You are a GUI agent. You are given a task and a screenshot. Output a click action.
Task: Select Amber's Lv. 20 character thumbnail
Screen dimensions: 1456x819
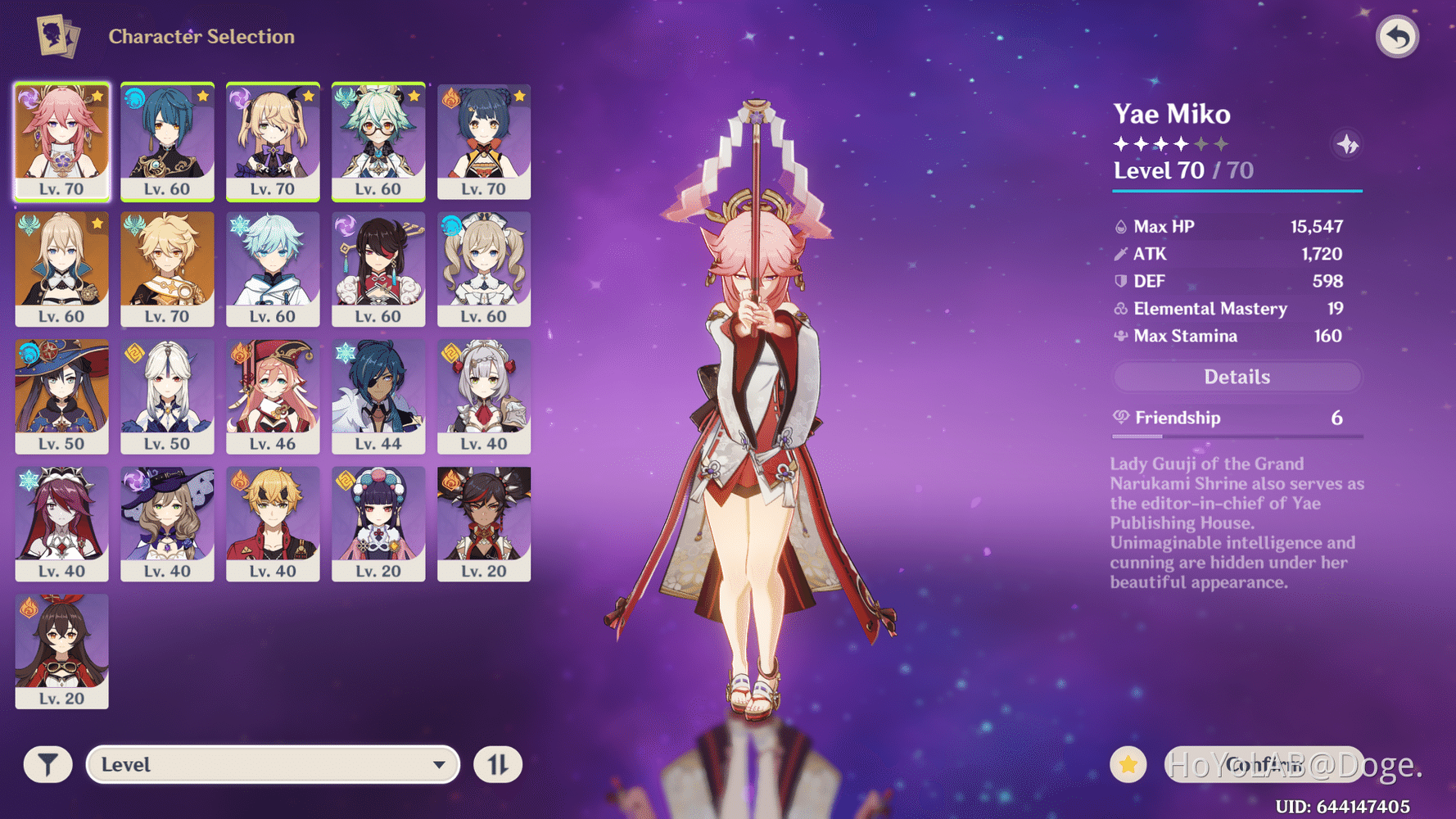click(62, 651)
